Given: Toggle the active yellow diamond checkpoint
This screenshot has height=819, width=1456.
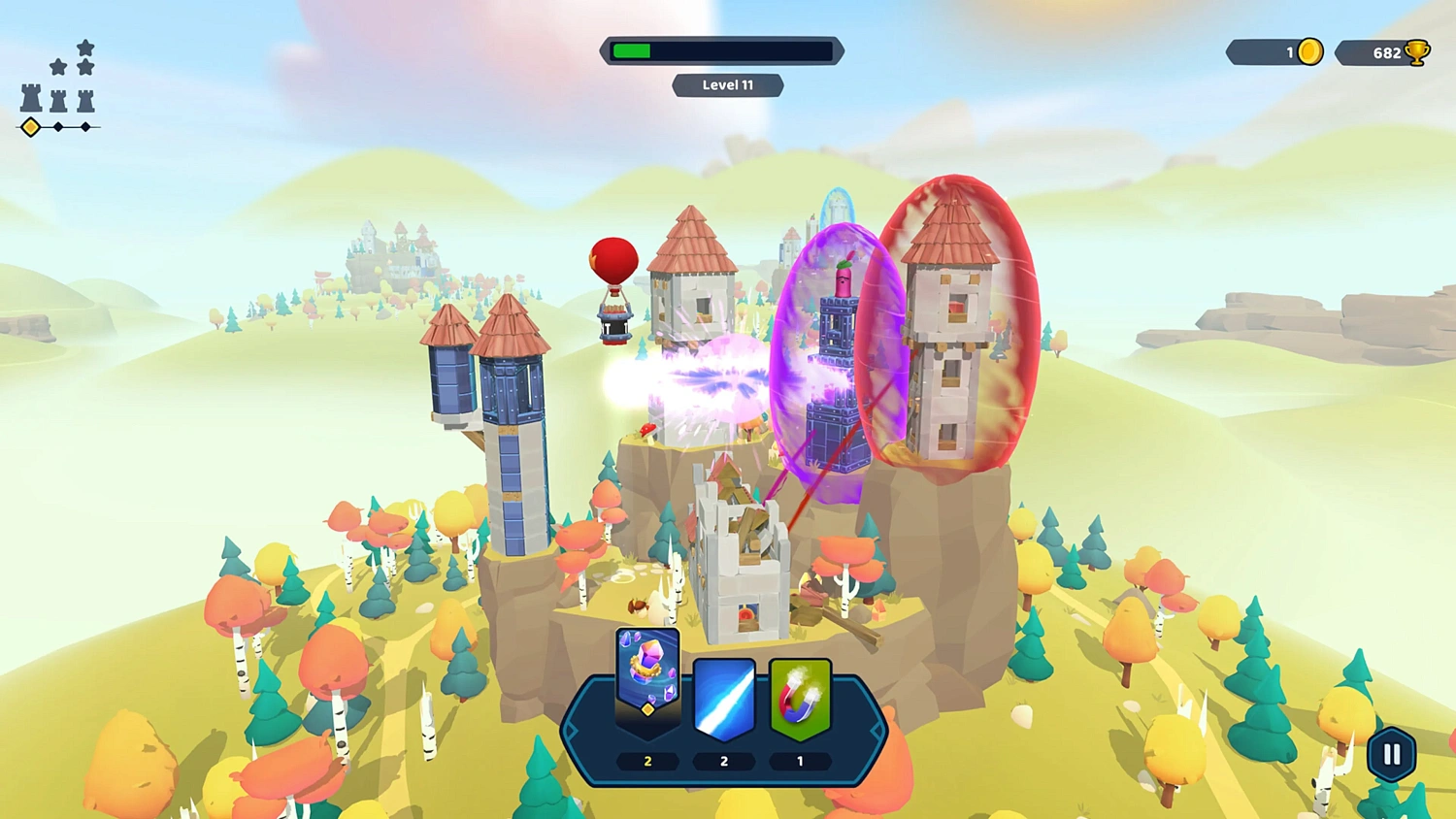Looking at the screenshot, I should (x=31, y=126).
